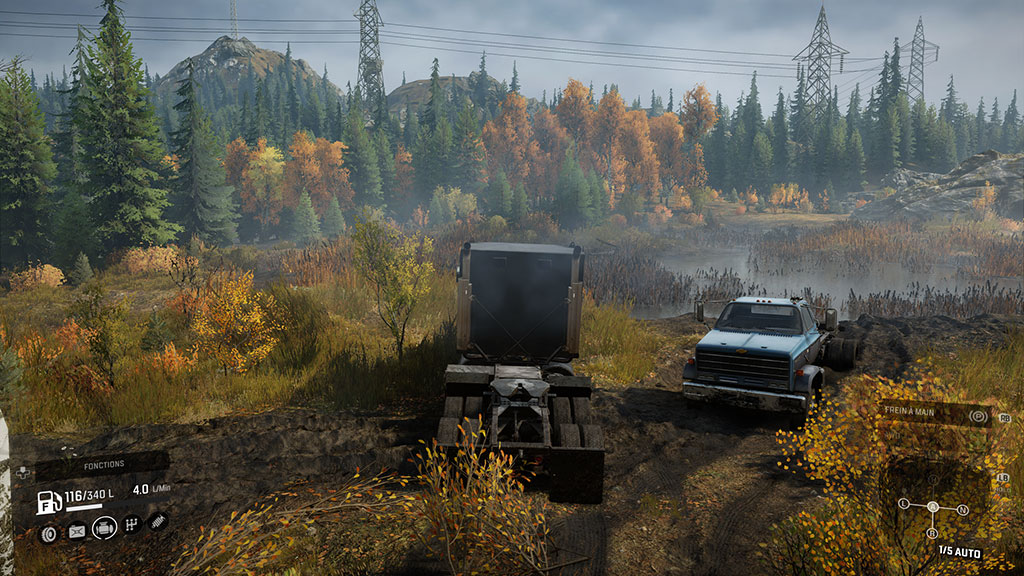Shift into the L low gear

tap(903, 503)
